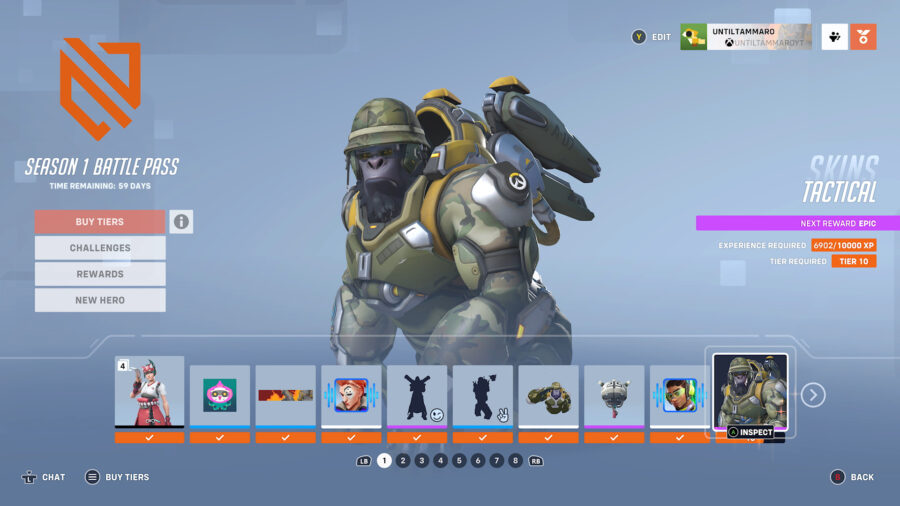The height and width of the screenshot is (506, 900).
Task: Select the silhouette emote reward with smiley
Action: [417, 396]
